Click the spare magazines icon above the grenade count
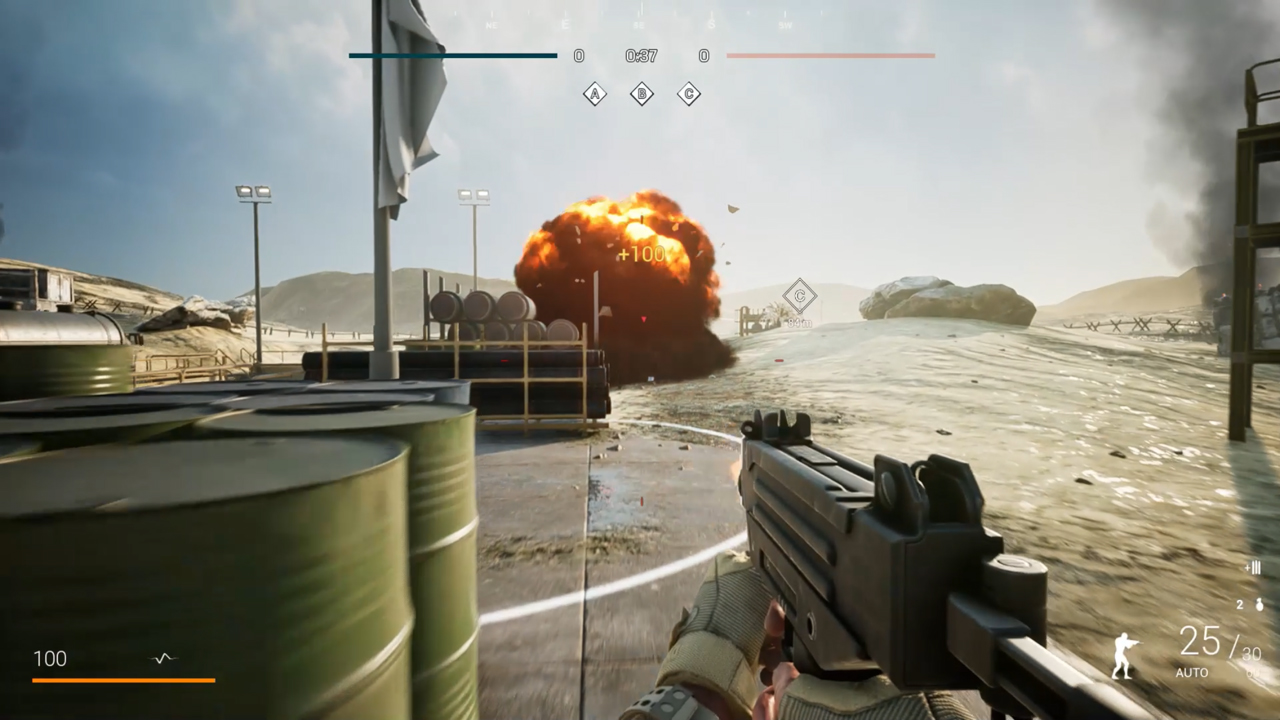This screenshot has height=720, width=1280. 1253,567
